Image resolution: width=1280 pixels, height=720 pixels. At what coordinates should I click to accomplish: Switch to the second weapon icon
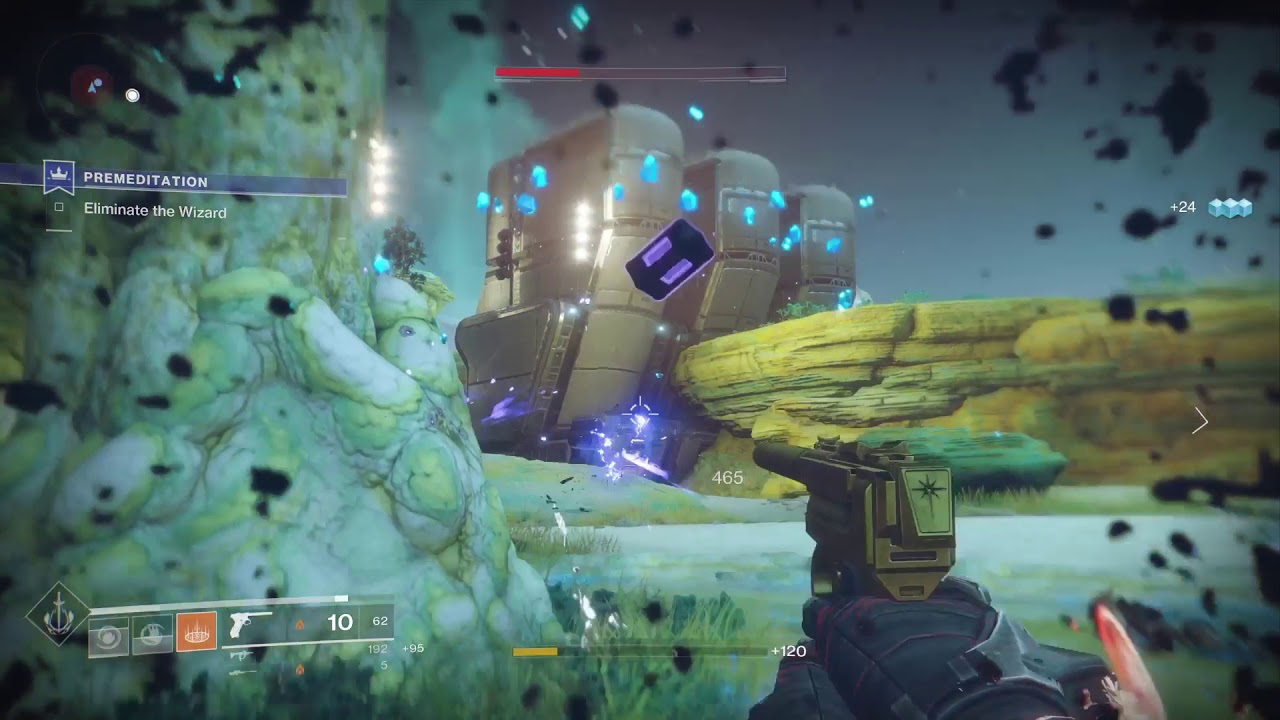pyautogui.click(x=241, y=654)
